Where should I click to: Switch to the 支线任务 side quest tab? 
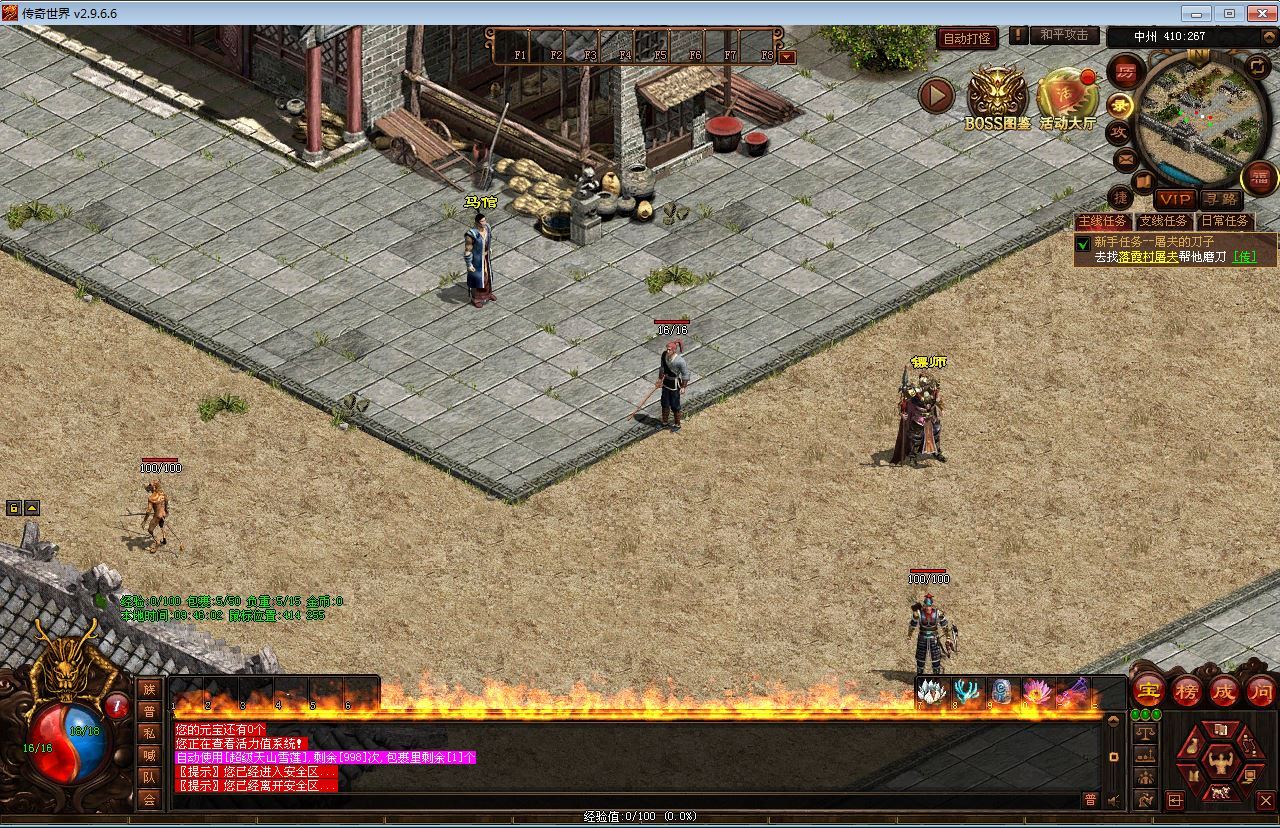1164,221
